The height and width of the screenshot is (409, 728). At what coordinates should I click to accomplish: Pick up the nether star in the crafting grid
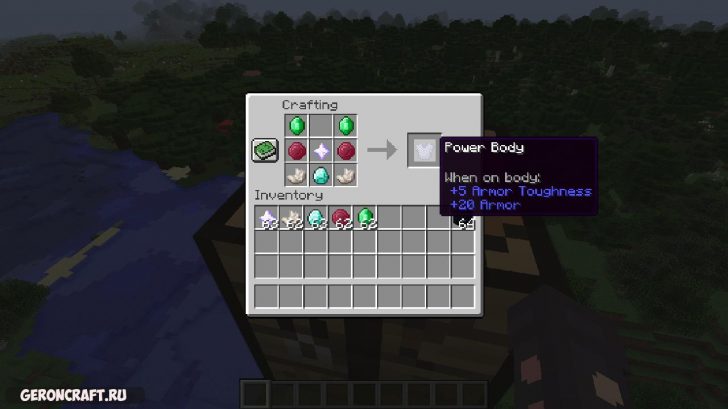pyautogui.click(x=321, y=150)
